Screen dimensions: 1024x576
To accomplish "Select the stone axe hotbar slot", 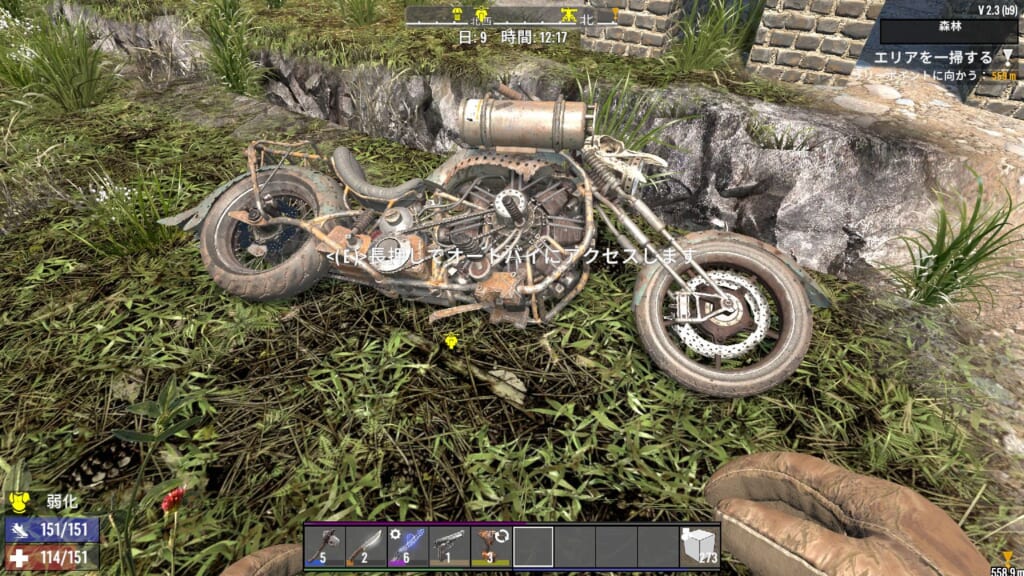I will click(x=324, y=546).
